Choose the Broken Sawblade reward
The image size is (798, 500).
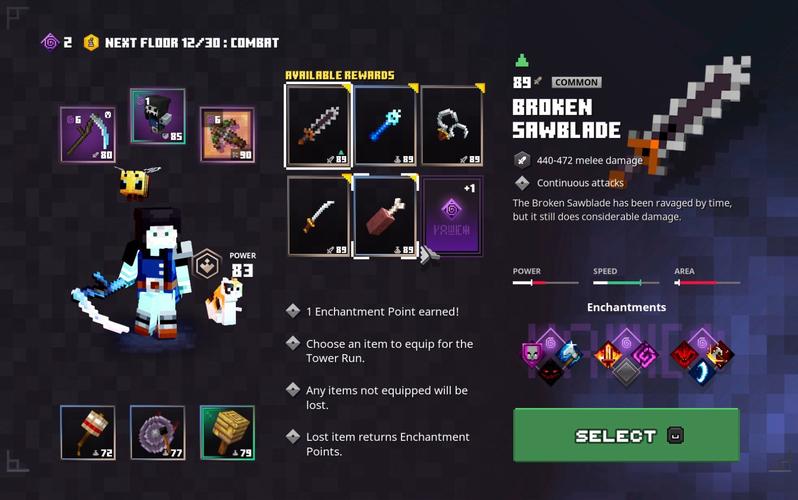click(x=318, y=125)
